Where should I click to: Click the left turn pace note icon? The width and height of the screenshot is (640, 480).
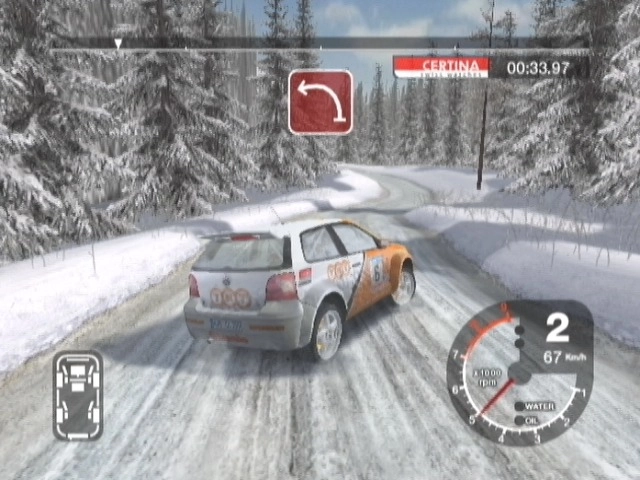[x=320, y=102]
